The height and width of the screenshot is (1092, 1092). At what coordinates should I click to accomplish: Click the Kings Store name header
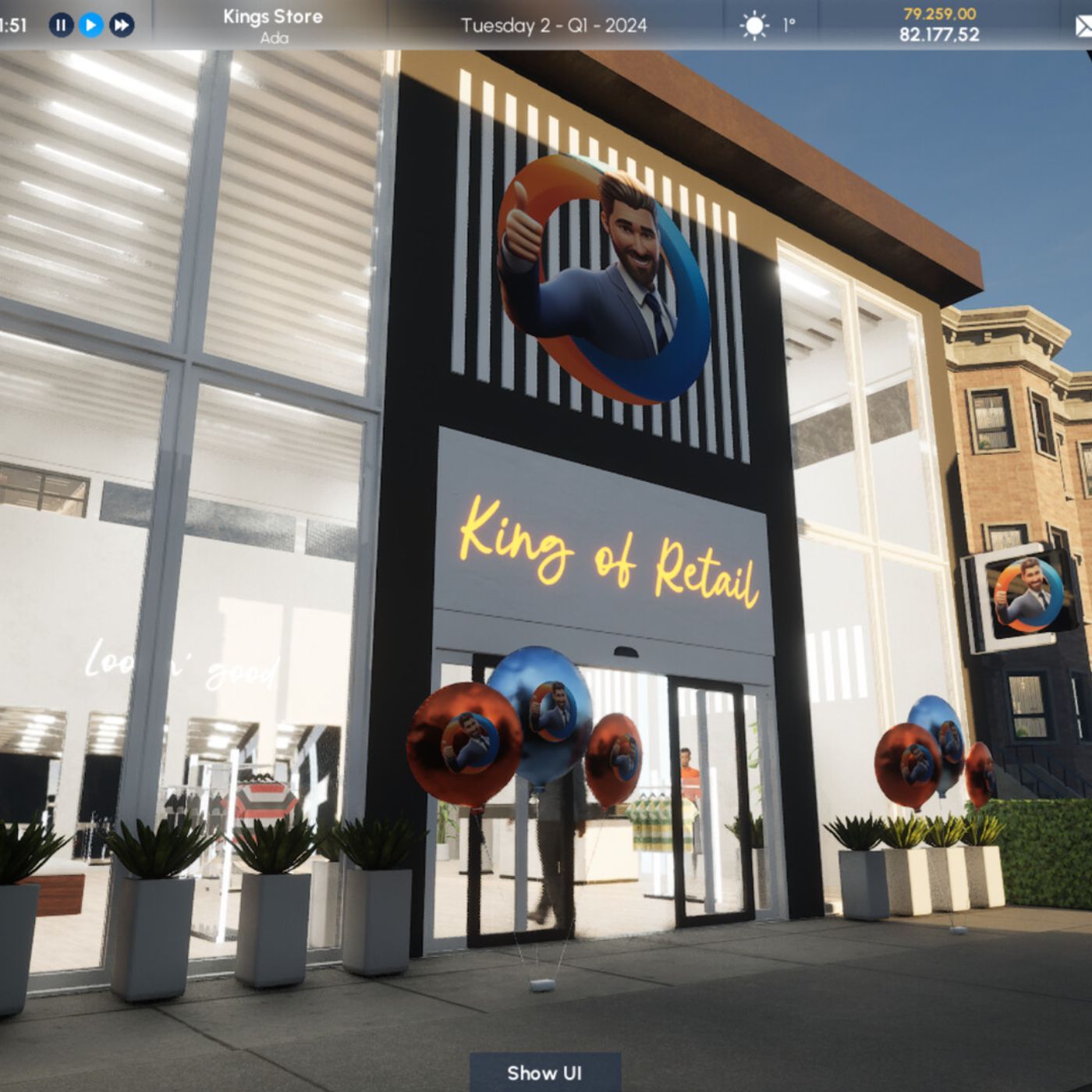[272, 16]
